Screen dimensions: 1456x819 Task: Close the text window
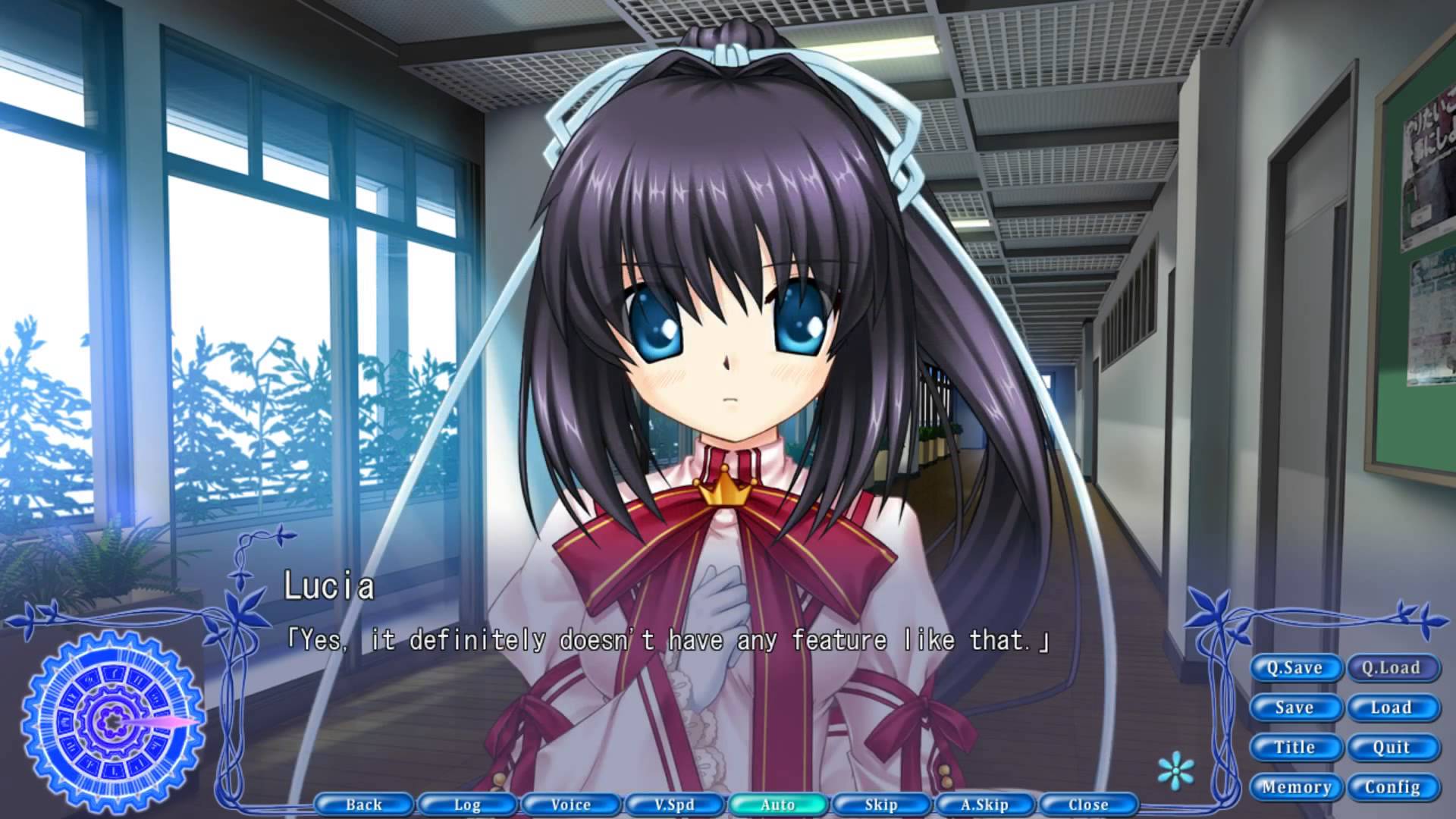point(1088,805)
